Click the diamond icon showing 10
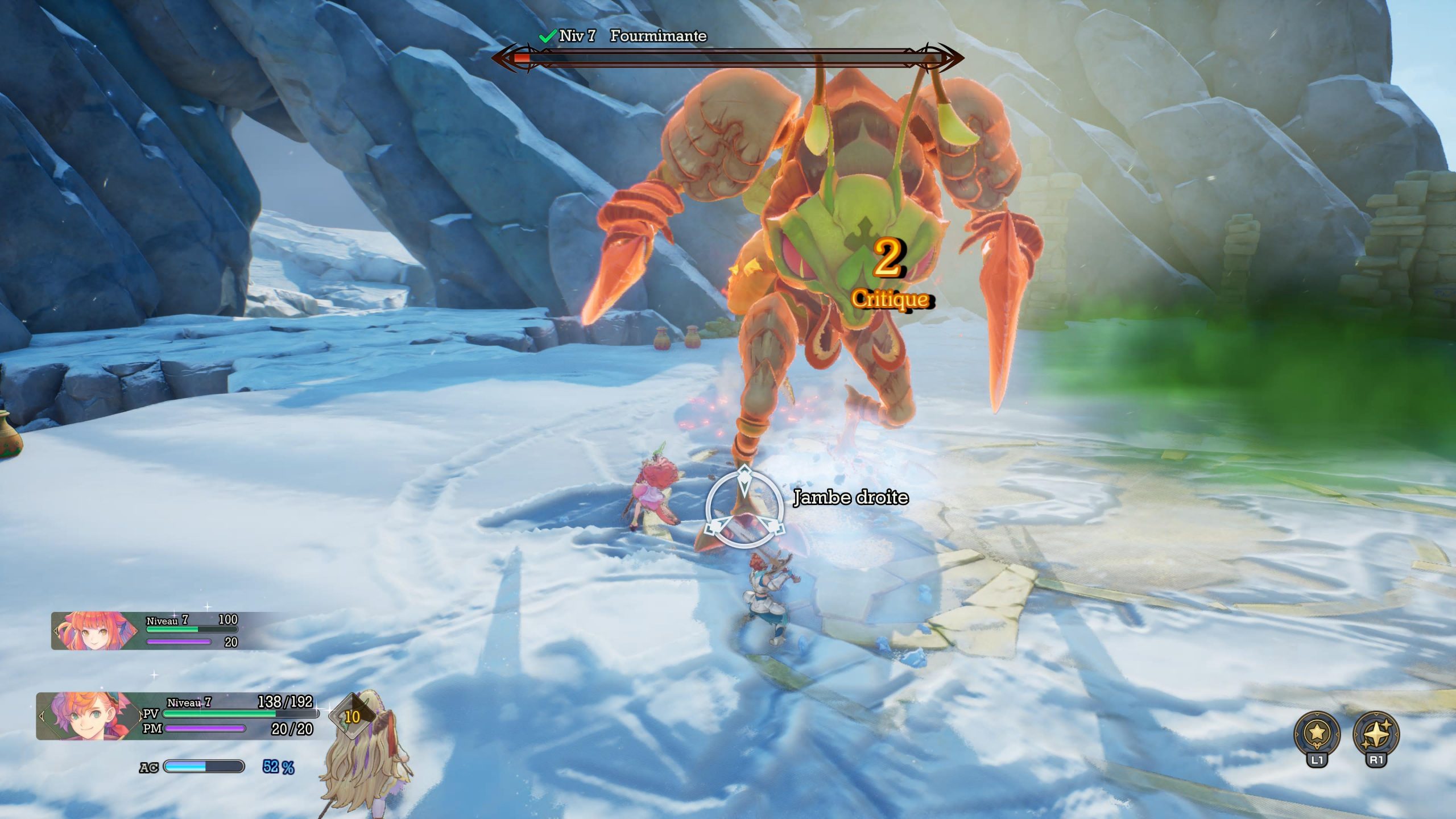Image resolution: width=1456 pixels, height=819 pixels. tap(352, 717)
